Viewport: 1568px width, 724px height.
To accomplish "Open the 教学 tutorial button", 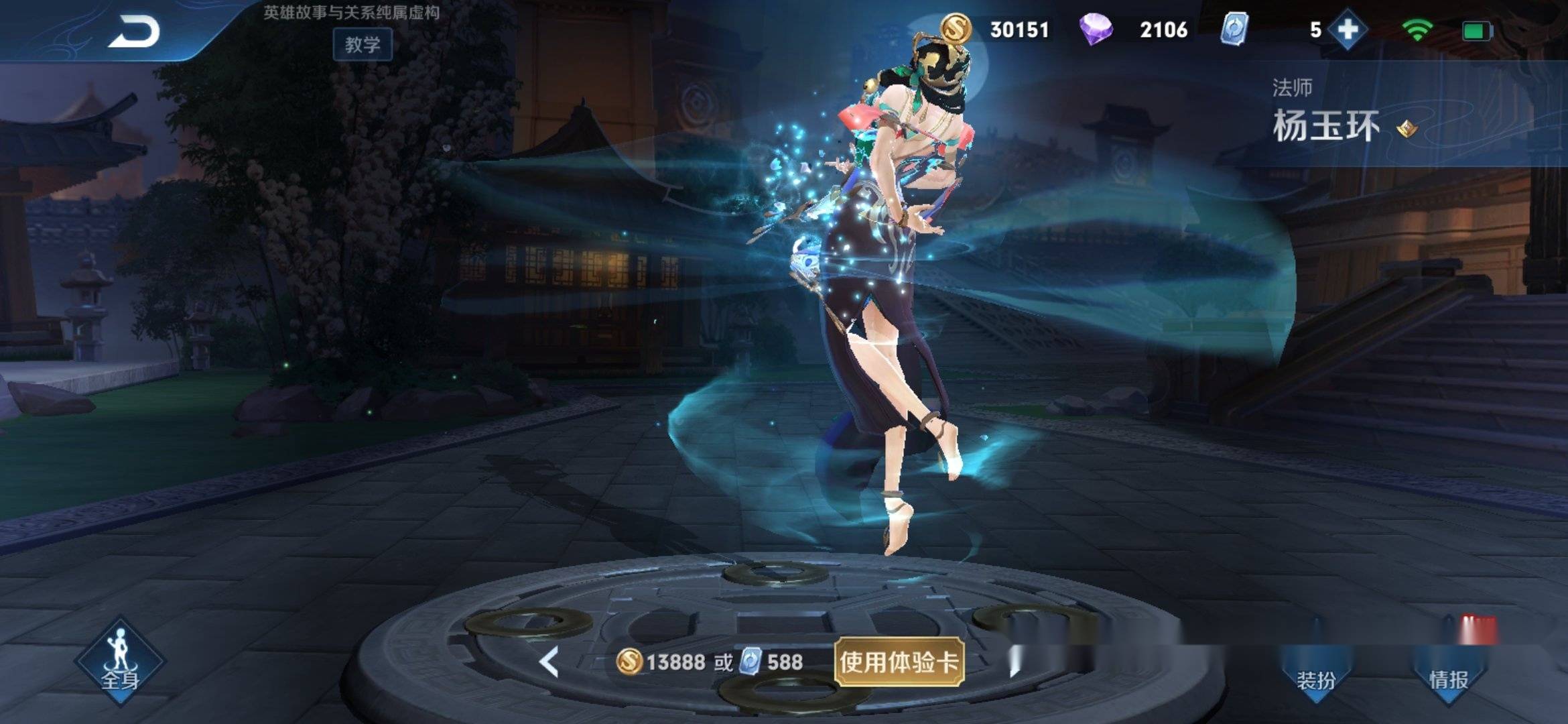I will 363,45.
